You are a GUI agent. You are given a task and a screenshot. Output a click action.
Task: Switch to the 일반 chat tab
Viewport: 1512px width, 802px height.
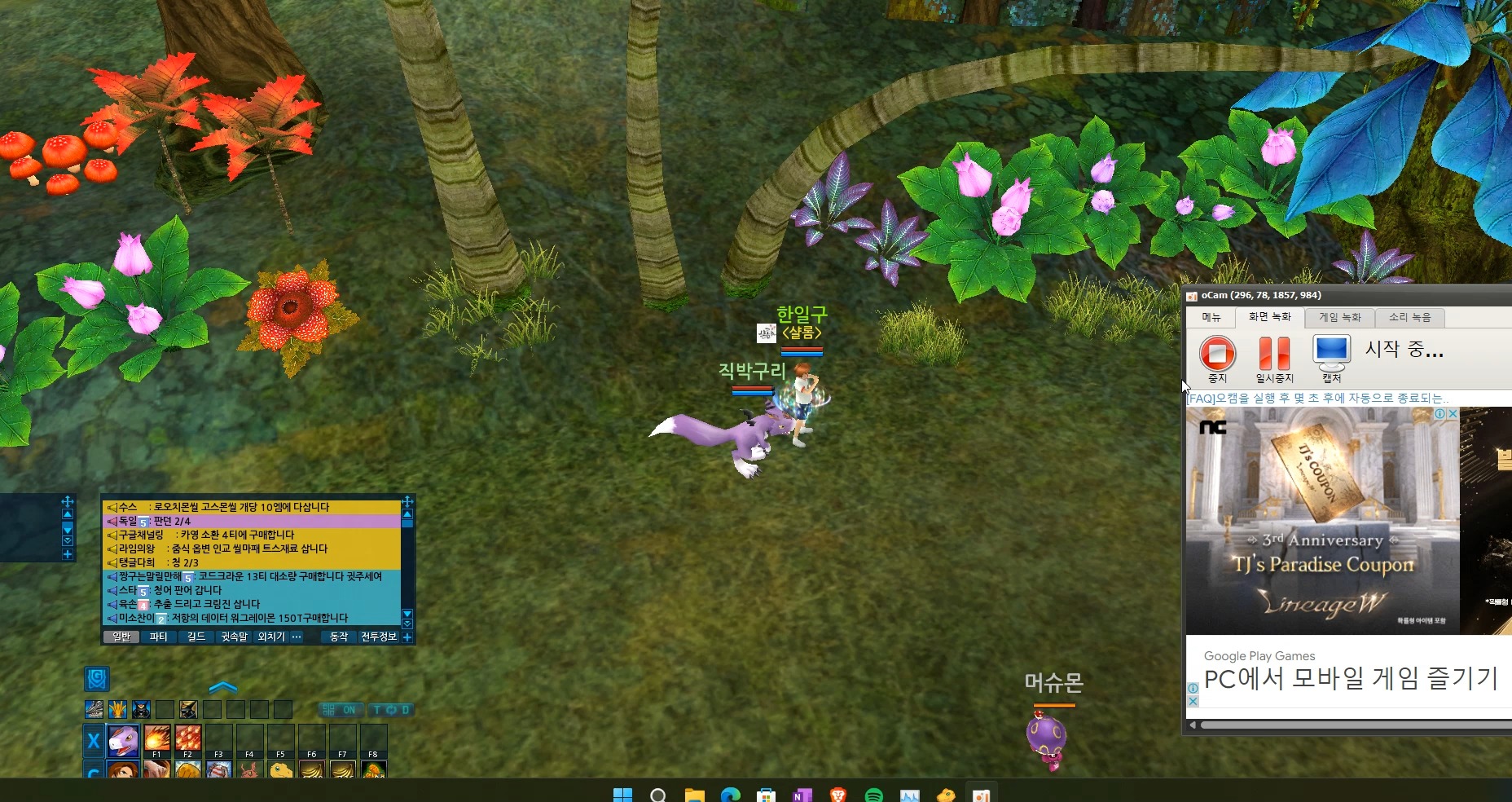[121, 637]
